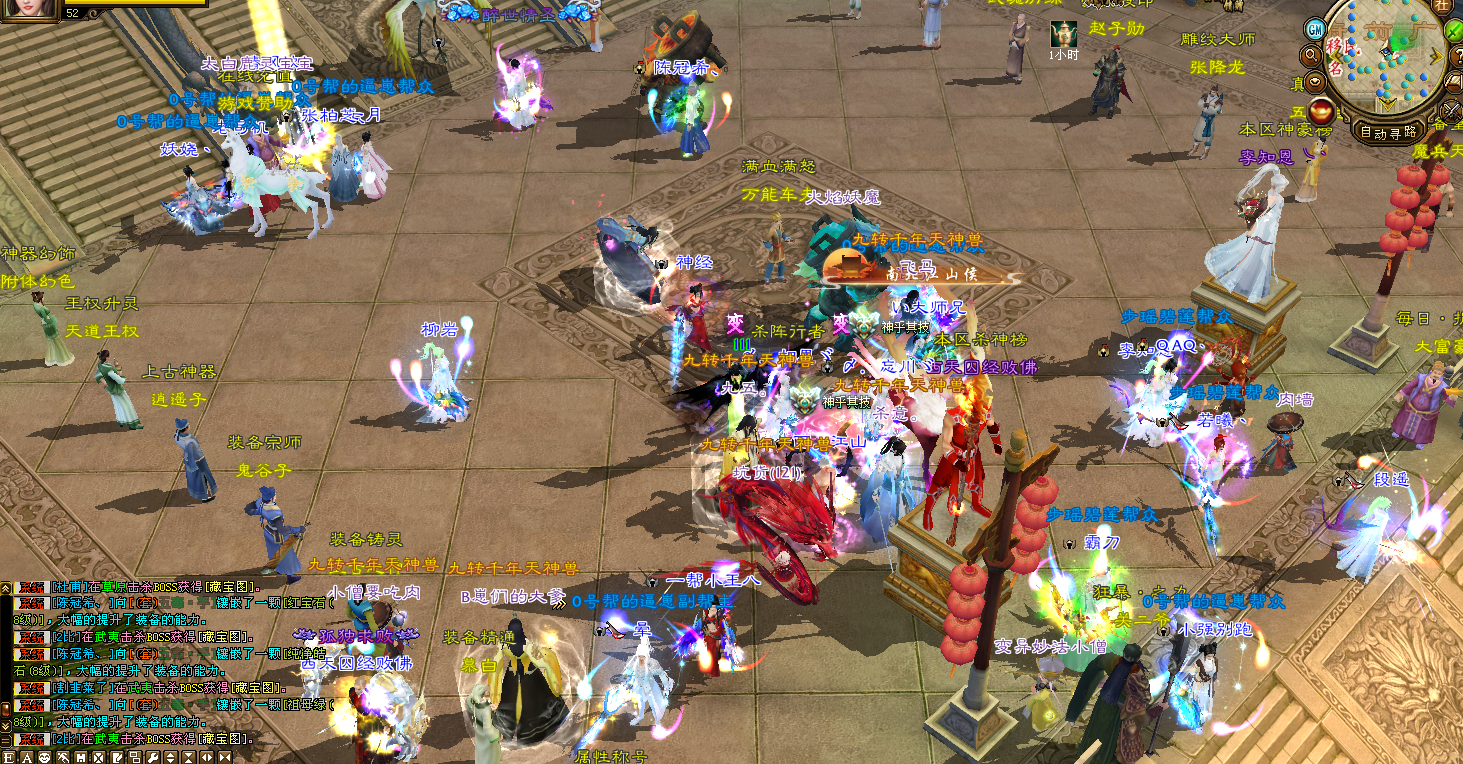Click the minimap's right arrow

[1436, 56]
